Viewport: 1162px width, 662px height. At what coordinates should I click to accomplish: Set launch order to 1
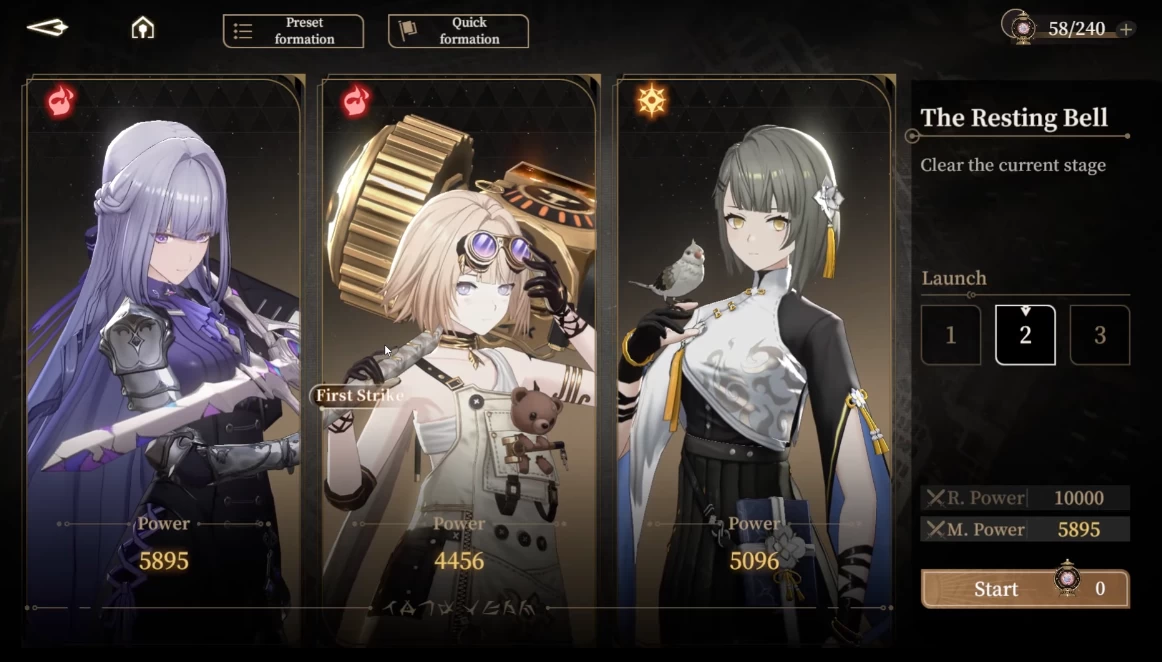click(x=950, y=335)
